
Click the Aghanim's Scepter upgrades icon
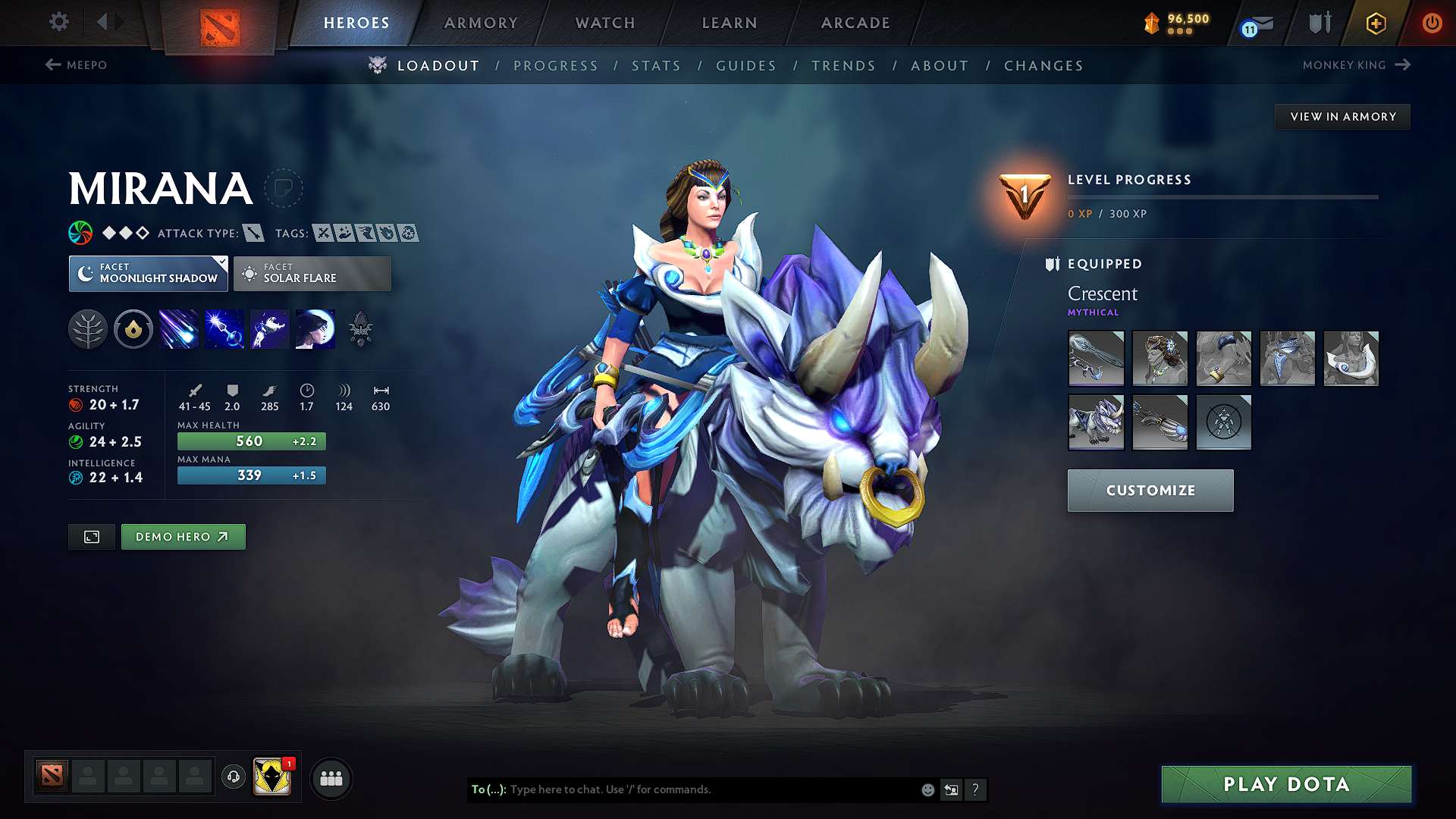pos(360,328)
